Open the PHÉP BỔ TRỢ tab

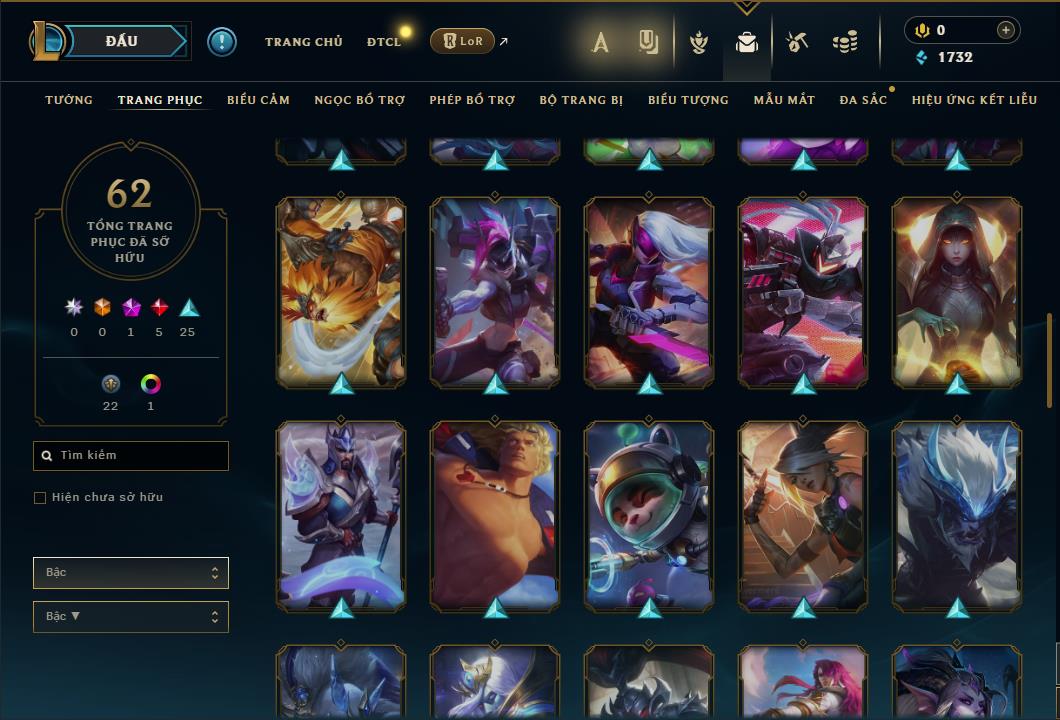pyautogui.click(x=472, y=100)
